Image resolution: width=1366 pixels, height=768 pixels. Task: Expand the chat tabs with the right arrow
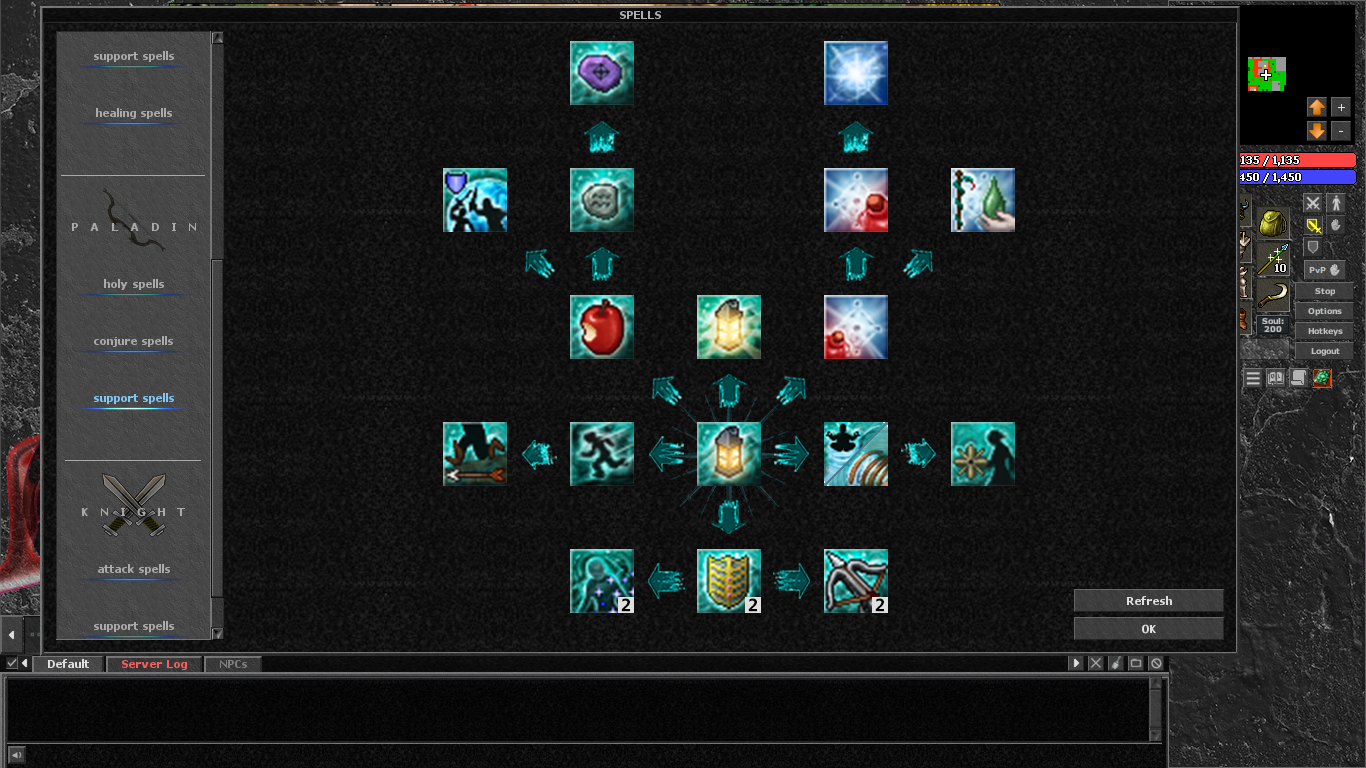tap(1075, 662)
